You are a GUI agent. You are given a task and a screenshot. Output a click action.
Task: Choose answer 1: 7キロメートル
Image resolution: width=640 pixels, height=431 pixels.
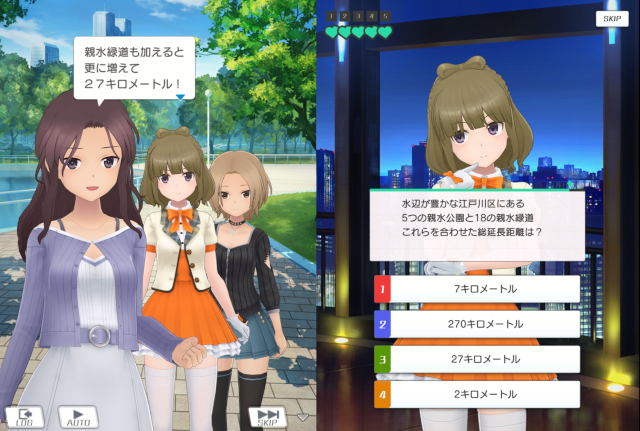[x=476, y=289]
